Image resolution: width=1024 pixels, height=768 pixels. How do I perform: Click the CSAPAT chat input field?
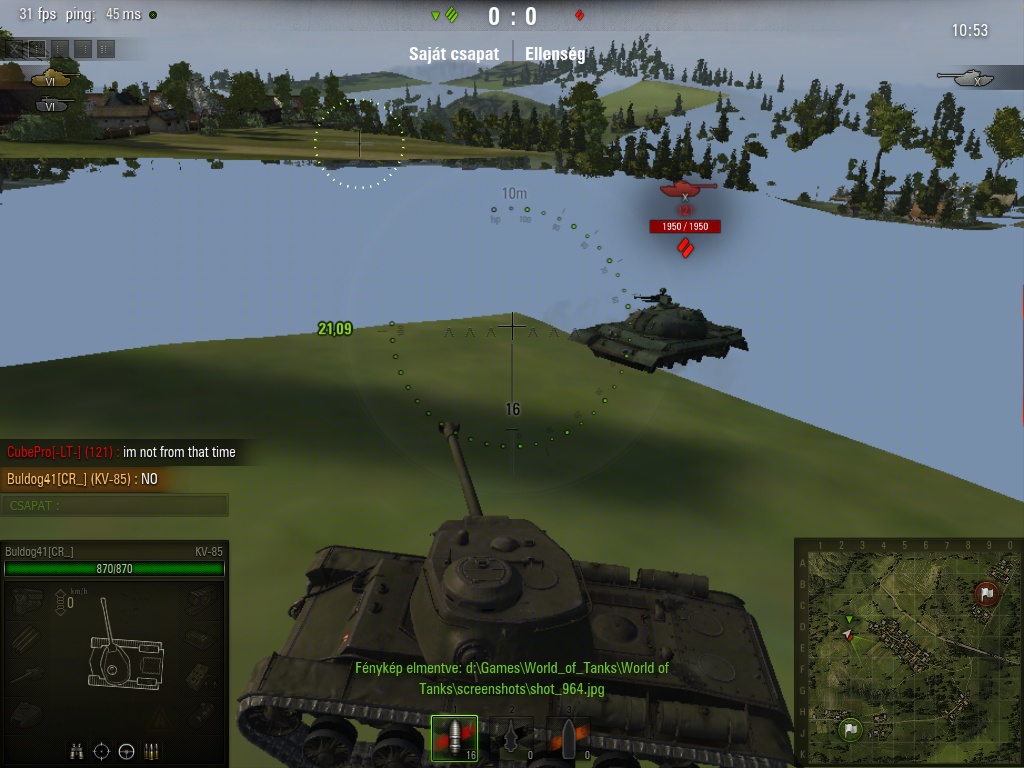(x=115, y=505)
